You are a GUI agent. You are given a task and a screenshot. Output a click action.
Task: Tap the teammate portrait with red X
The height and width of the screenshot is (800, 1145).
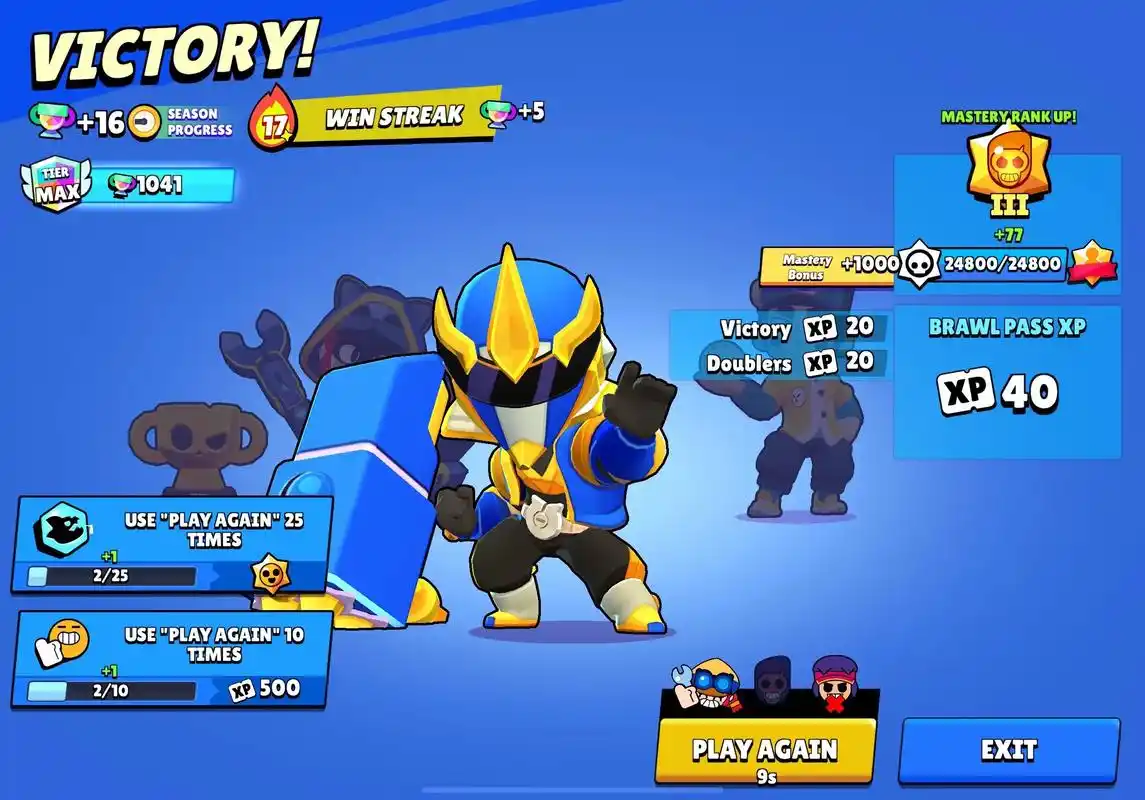tap(834, 682)
